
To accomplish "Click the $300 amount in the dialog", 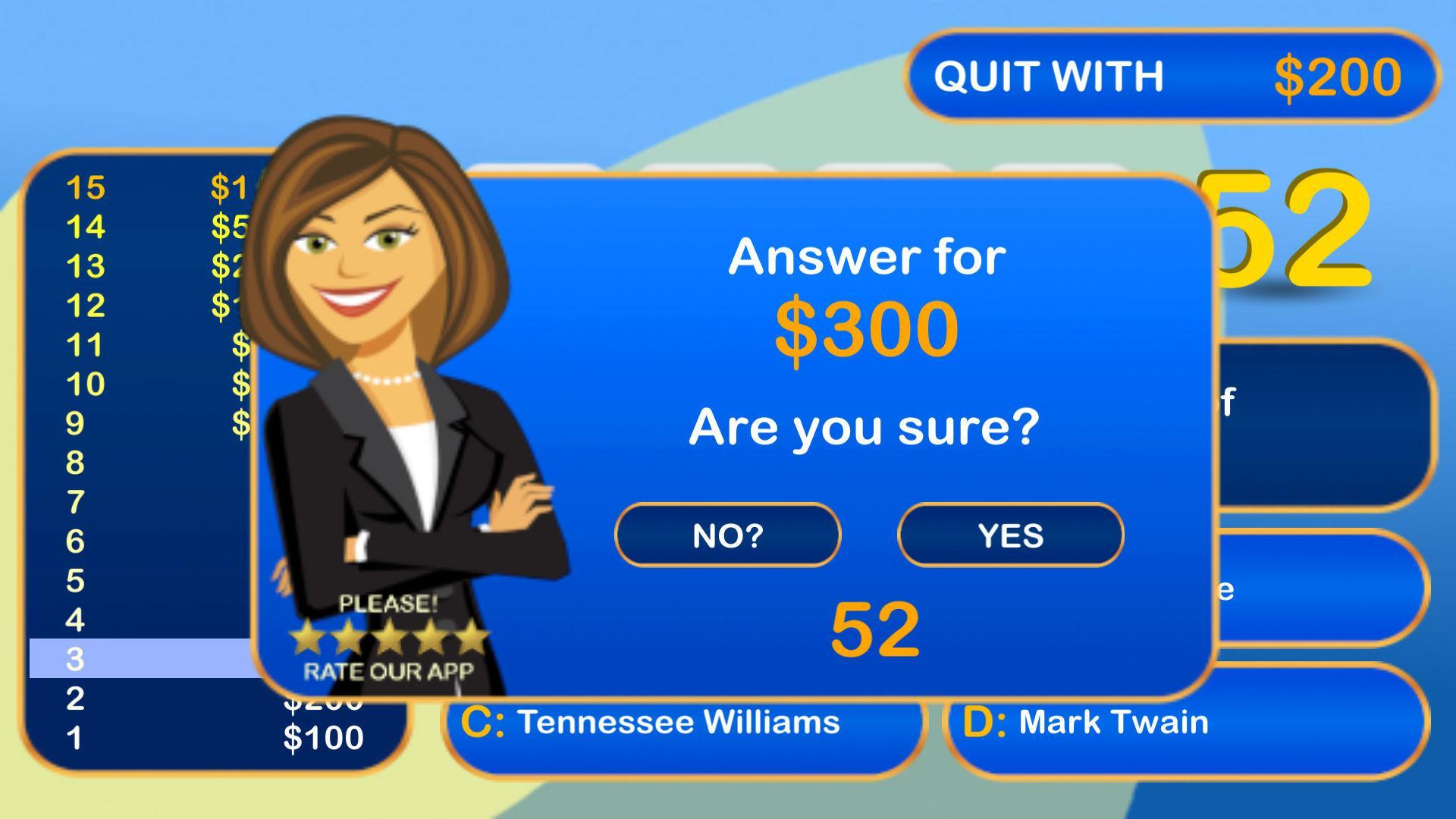I will click(867, 325).
